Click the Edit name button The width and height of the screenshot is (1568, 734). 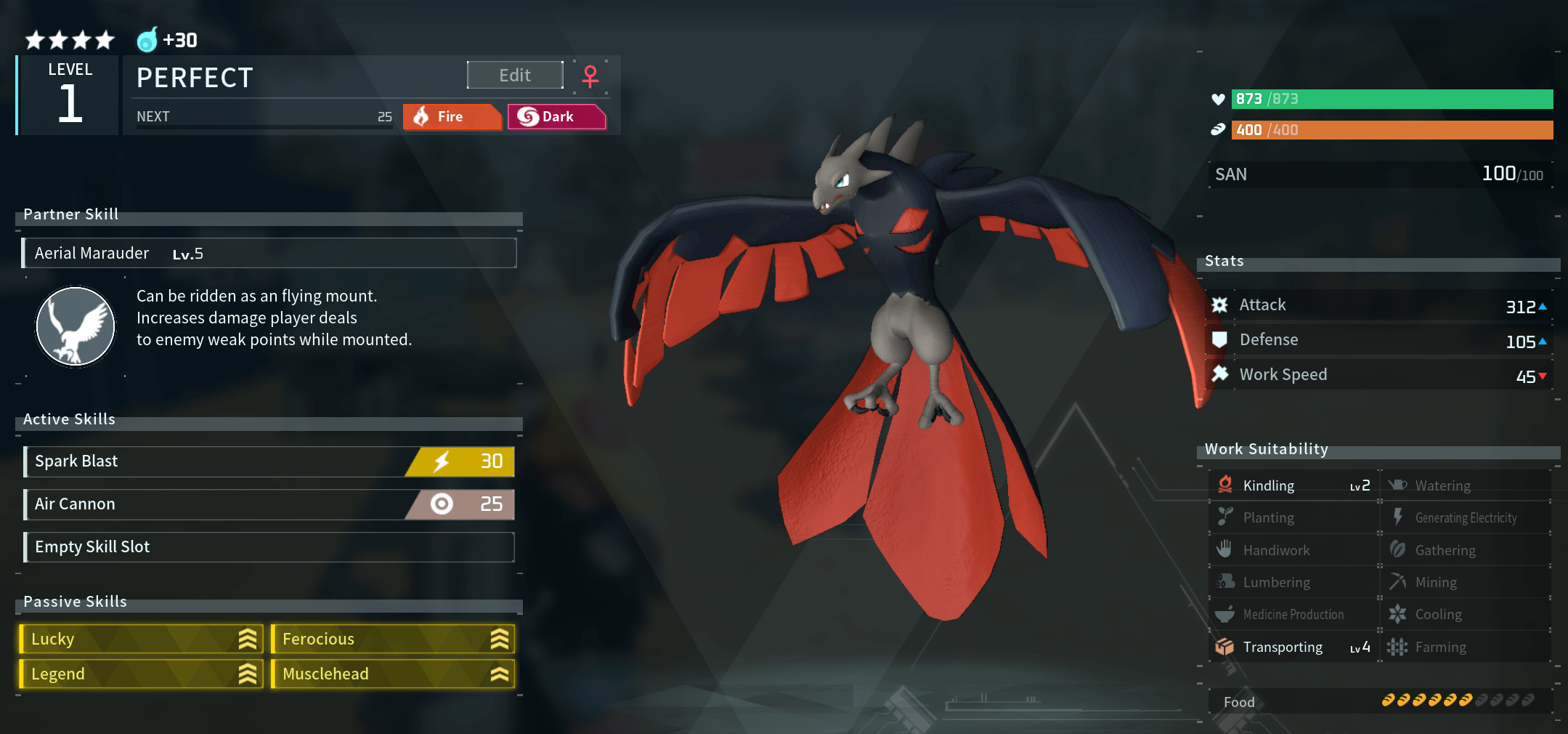pyautogui.click(x=515, y=76)
